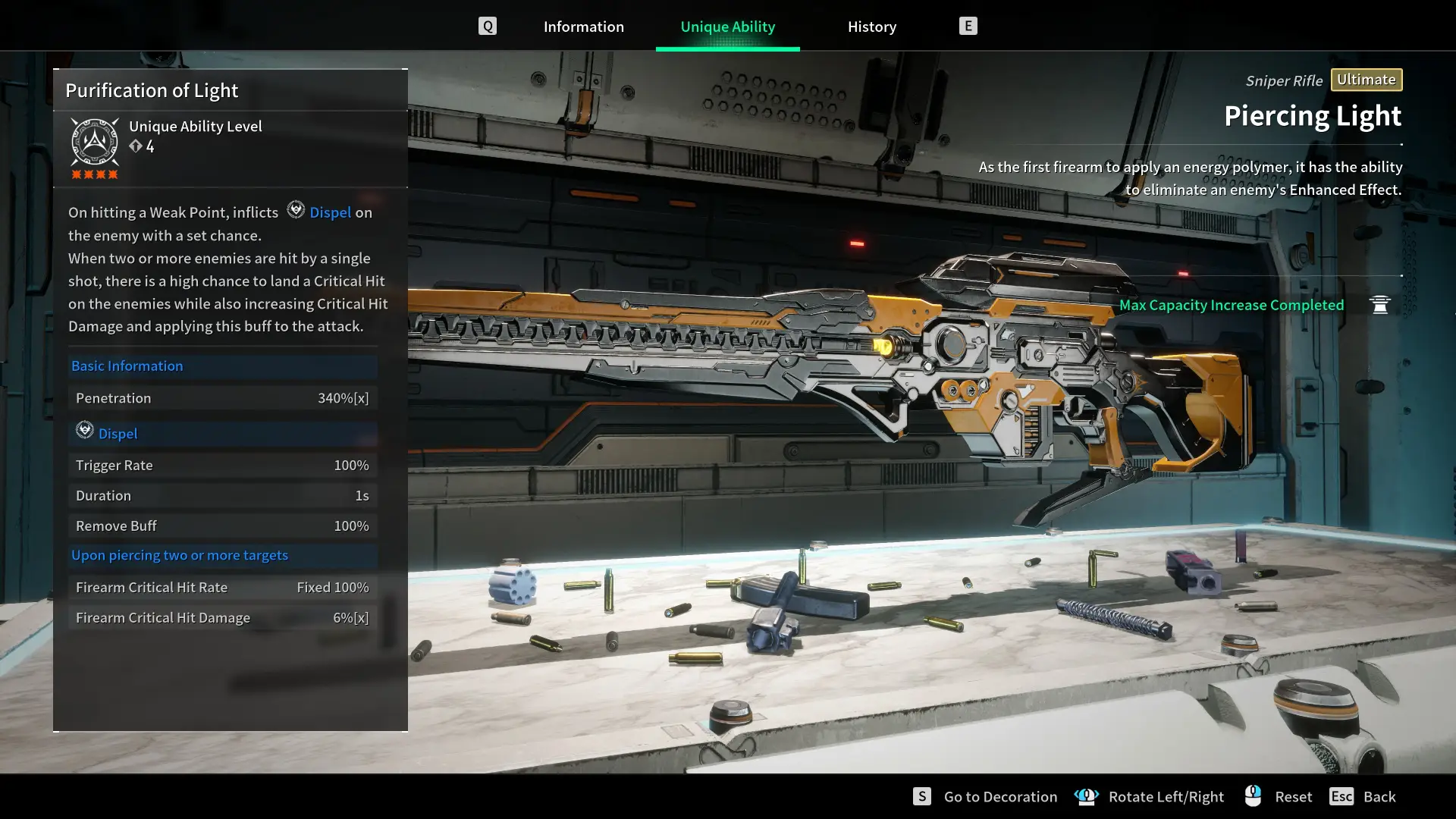Image resolution: width=1456 pixels, height=819 pixels.
Task: Click the Ultimate rarity badge
Action: [x=1366, y=80]
